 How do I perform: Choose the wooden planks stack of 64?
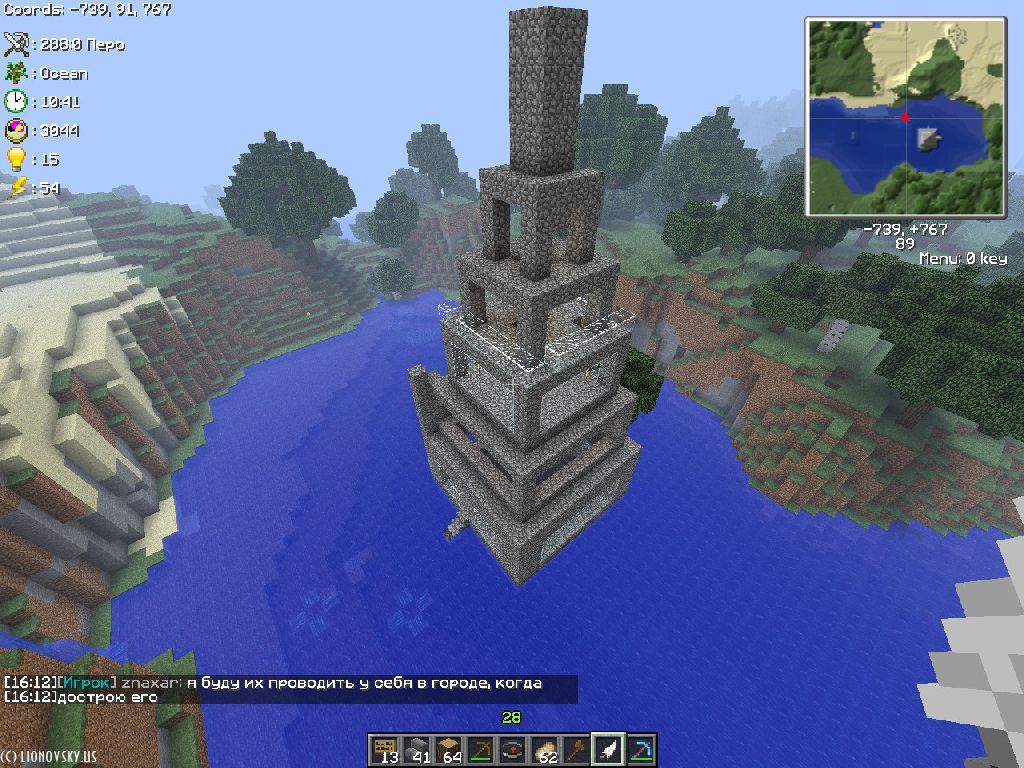(448, 749)
